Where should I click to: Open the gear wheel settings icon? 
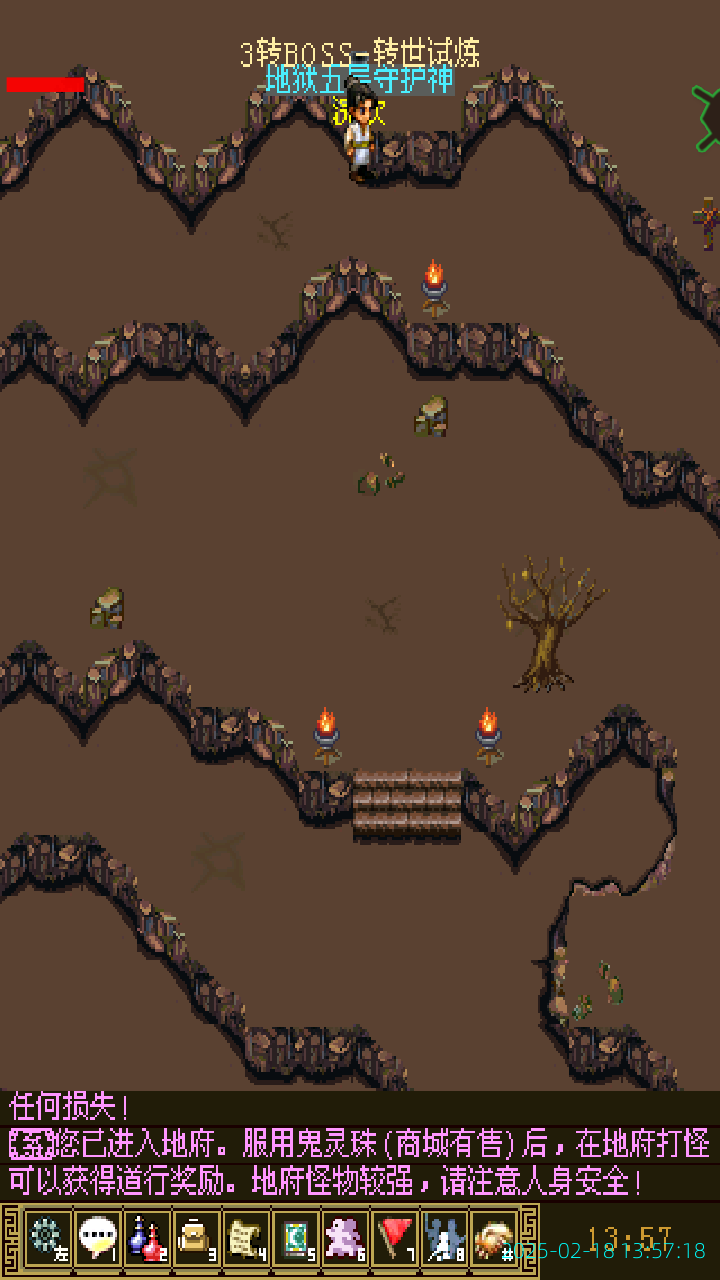pyautogui.click(x=48, y=1238)
